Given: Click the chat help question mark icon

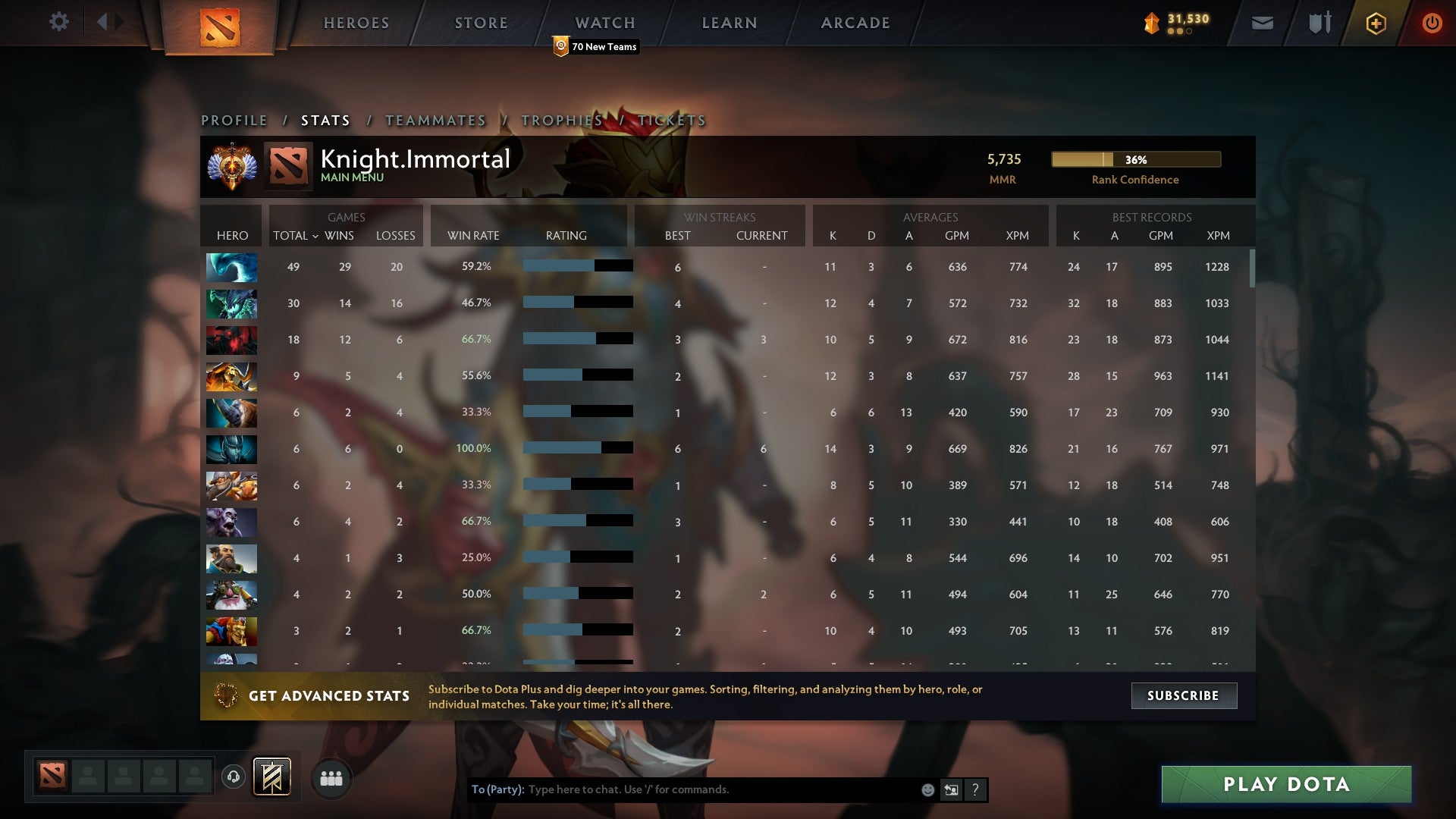Looking at the screenshot, I should (x=975, y=789).
